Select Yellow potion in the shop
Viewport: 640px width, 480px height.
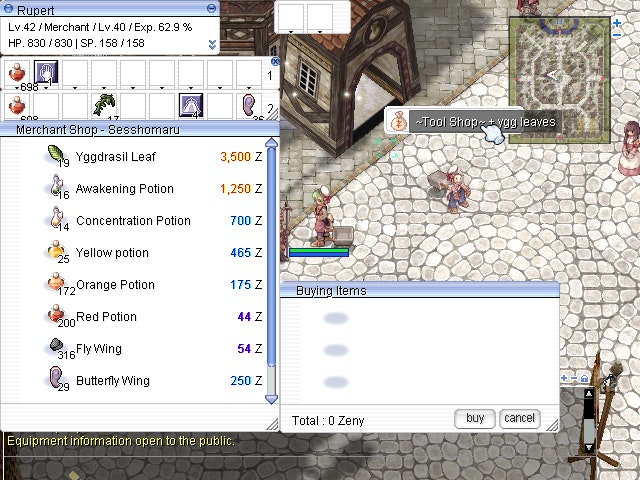click(x=111, y=253)
